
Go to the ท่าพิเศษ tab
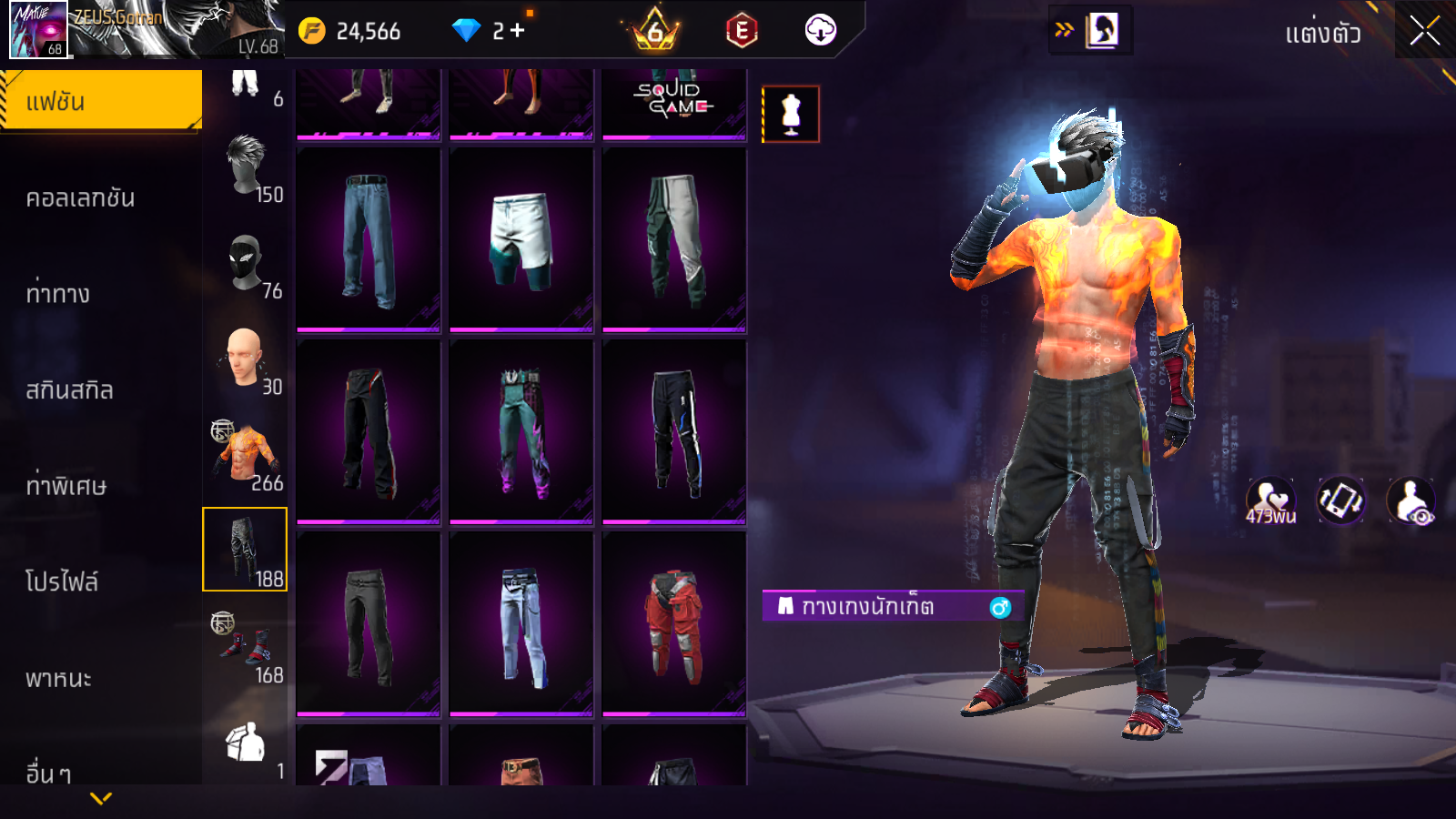[x=66, y=486]
